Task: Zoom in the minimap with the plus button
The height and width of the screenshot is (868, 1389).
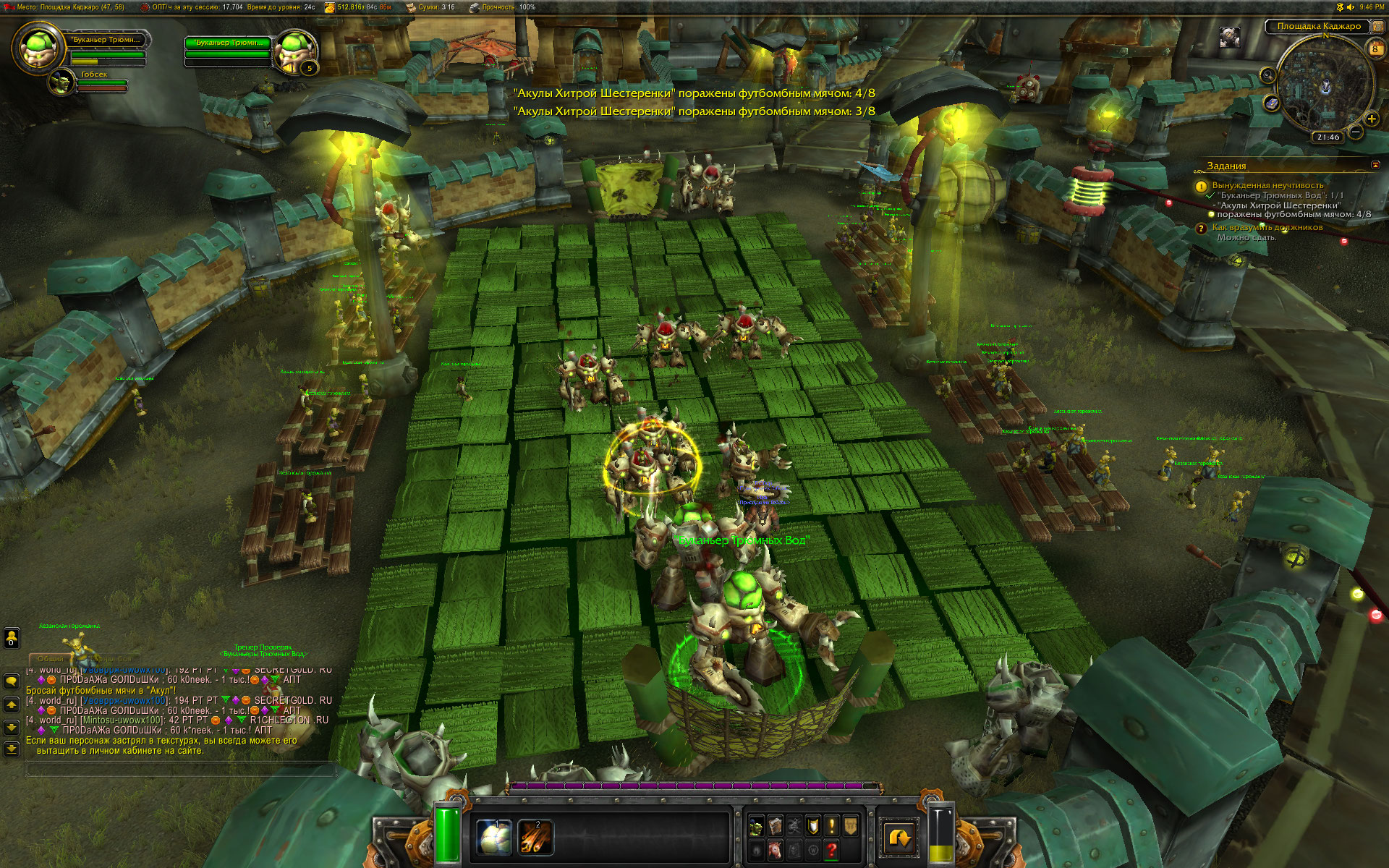Action: click(x=1371, y=119)
